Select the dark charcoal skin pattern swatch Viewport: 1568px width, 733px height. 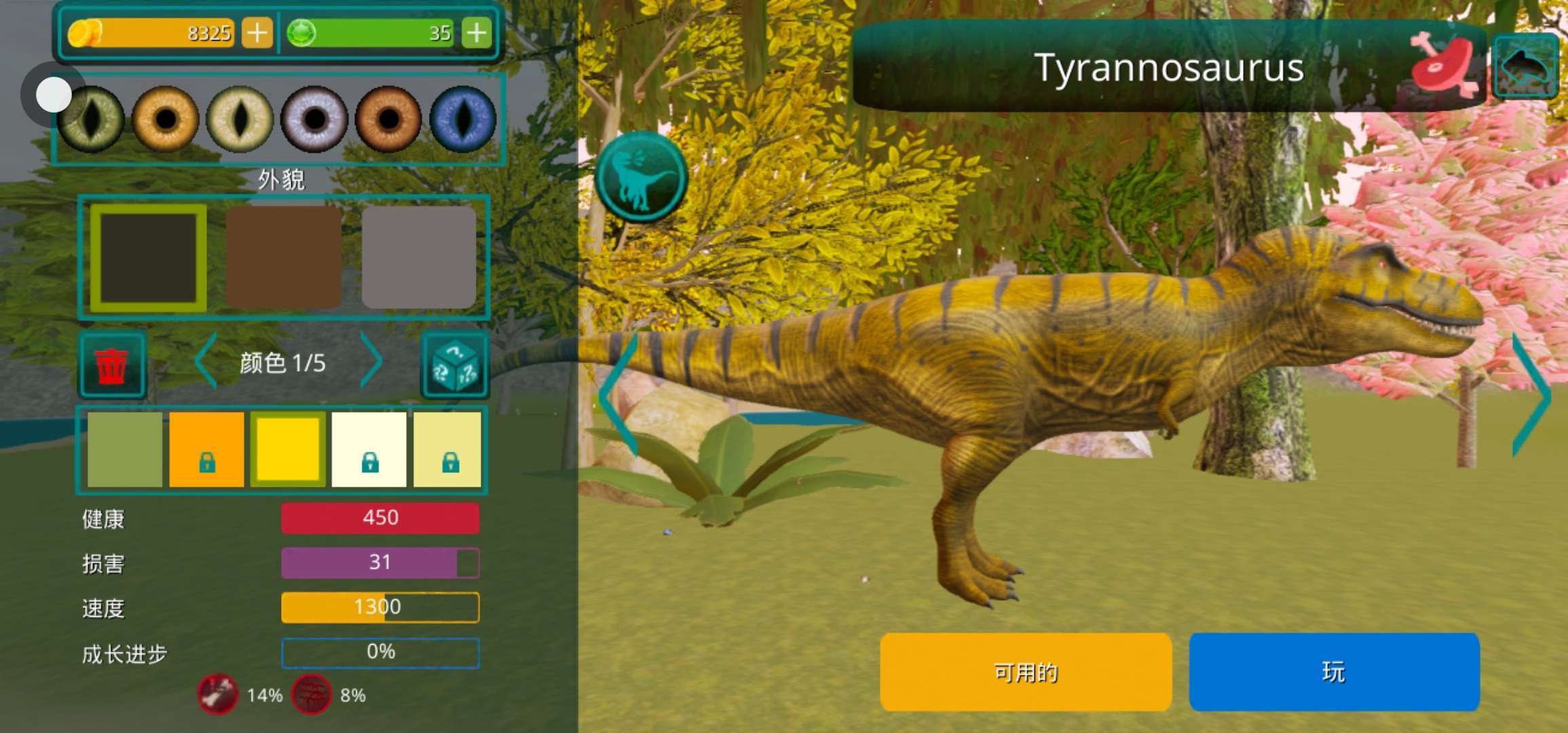click(149, 258)
